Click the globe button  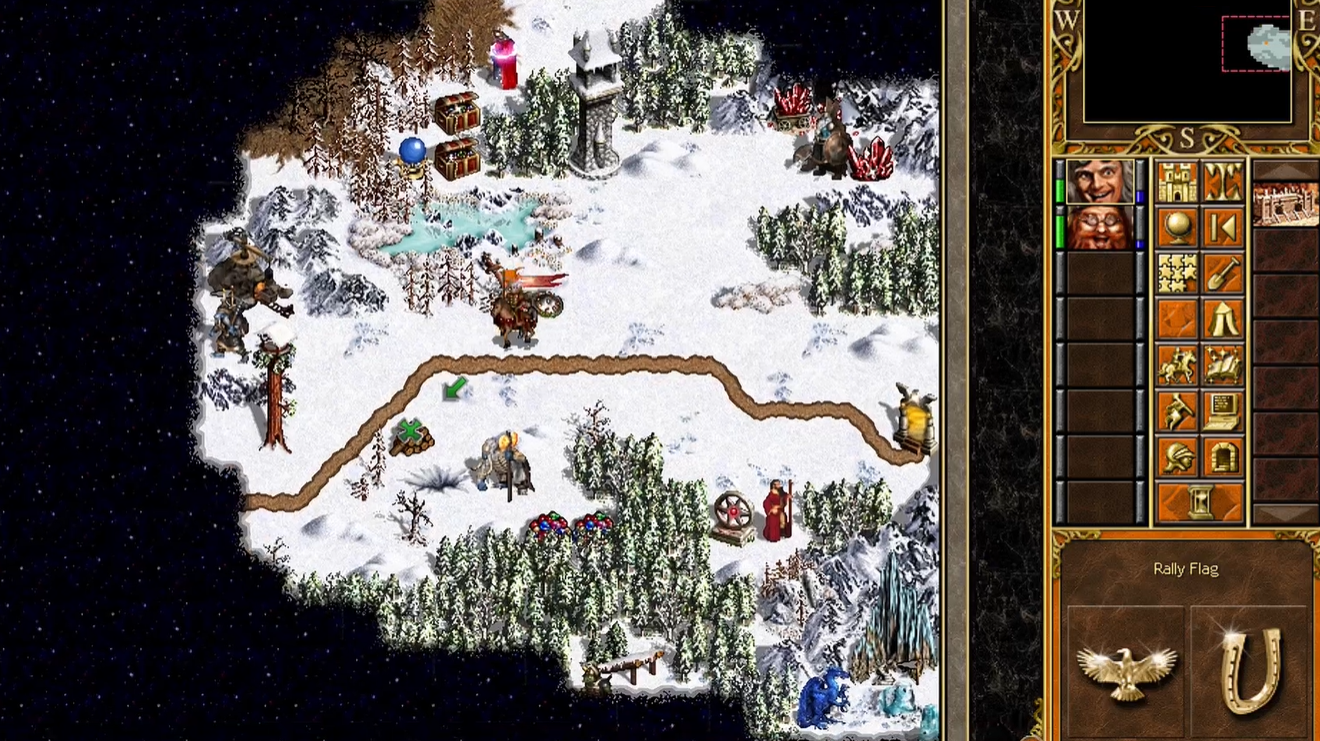tap(1177, 229)
